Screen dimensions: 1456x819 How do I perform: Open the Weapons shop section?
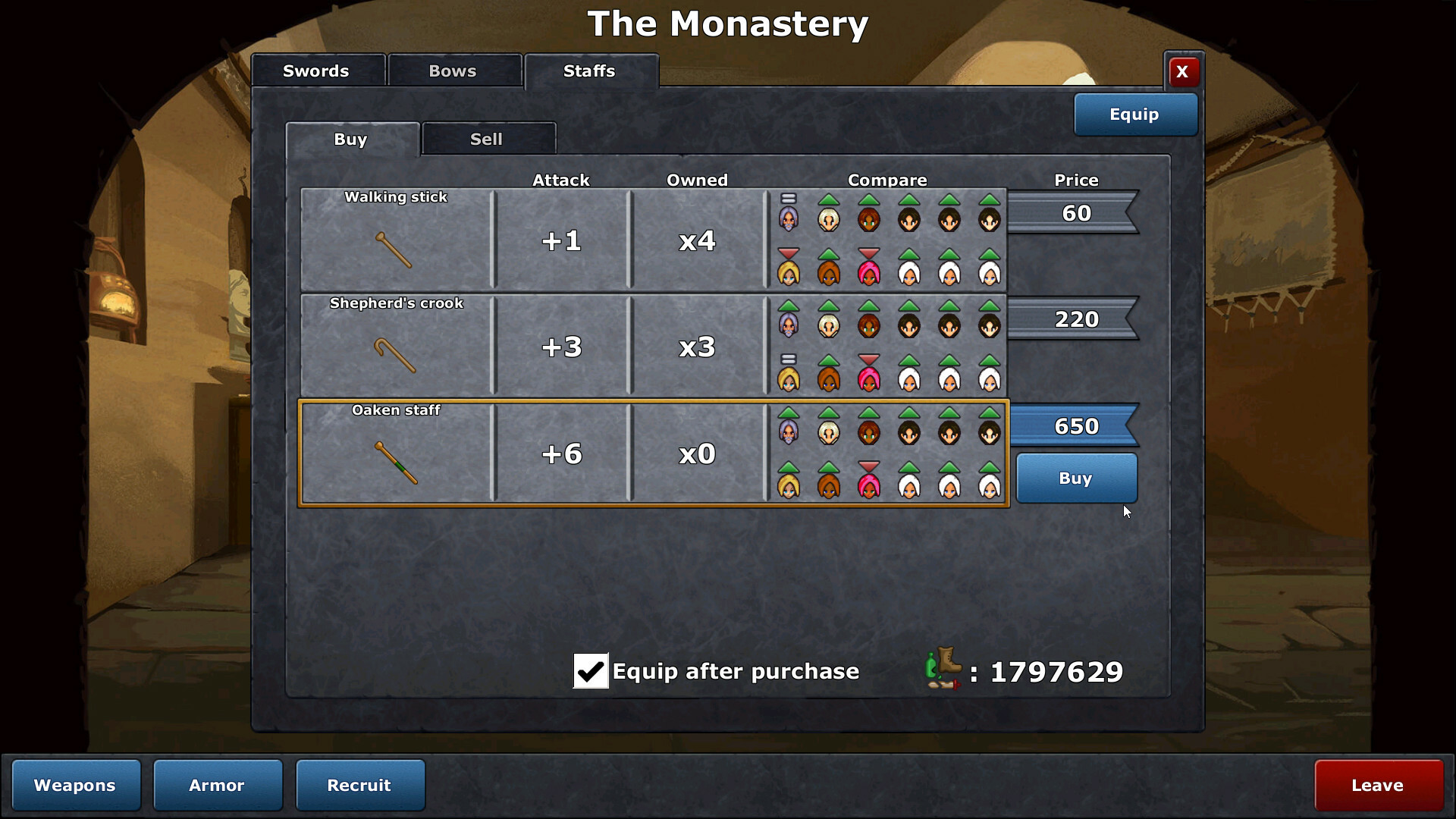click(76, 786)
